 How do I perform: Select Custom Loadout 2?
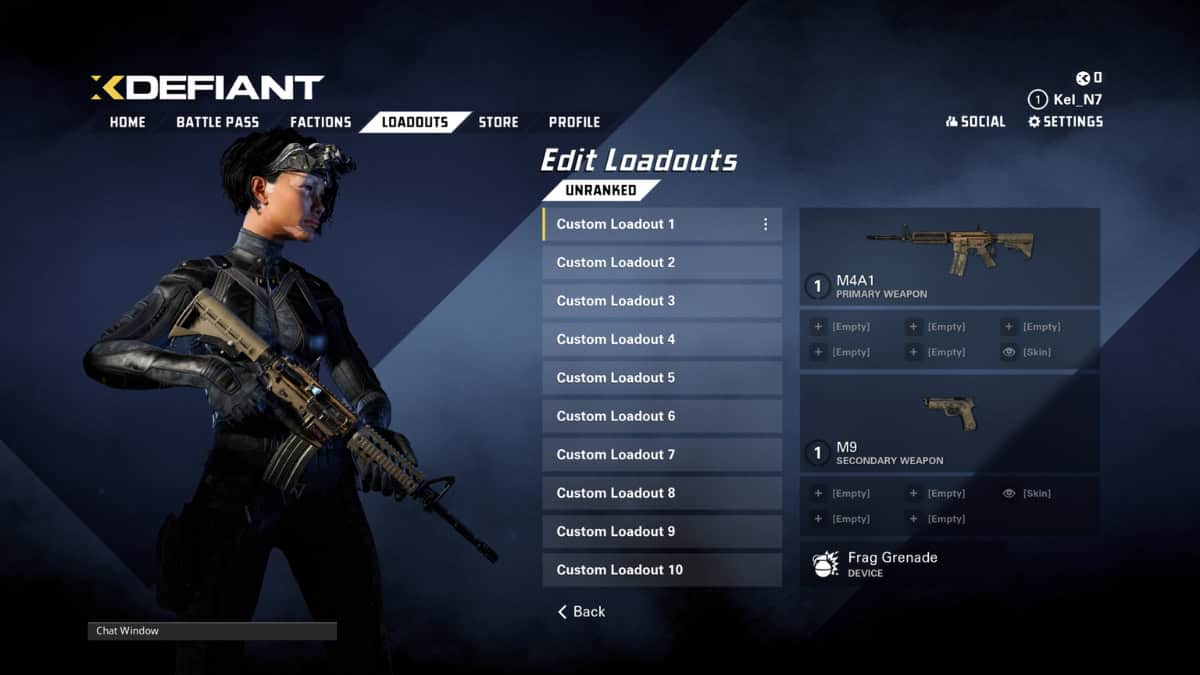point(661,263)
